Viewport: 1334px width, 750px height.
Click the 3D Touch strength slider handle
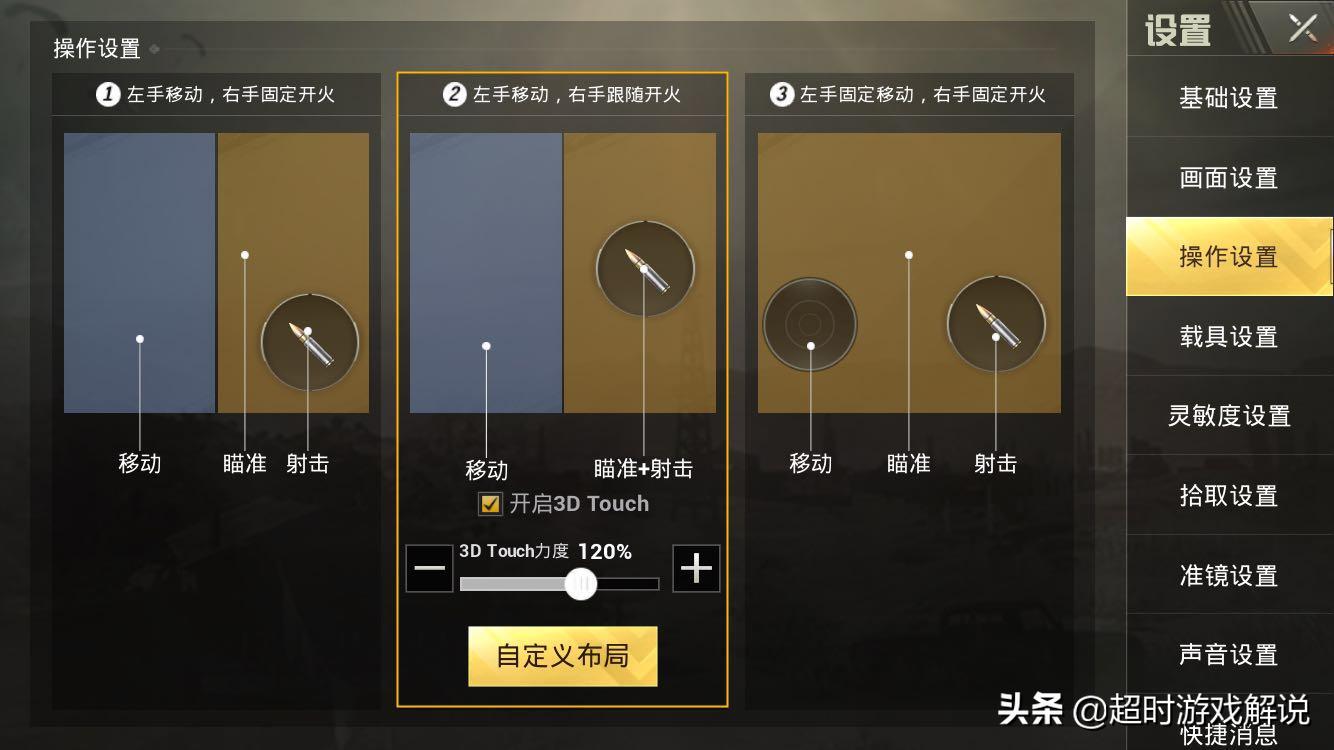581,584
